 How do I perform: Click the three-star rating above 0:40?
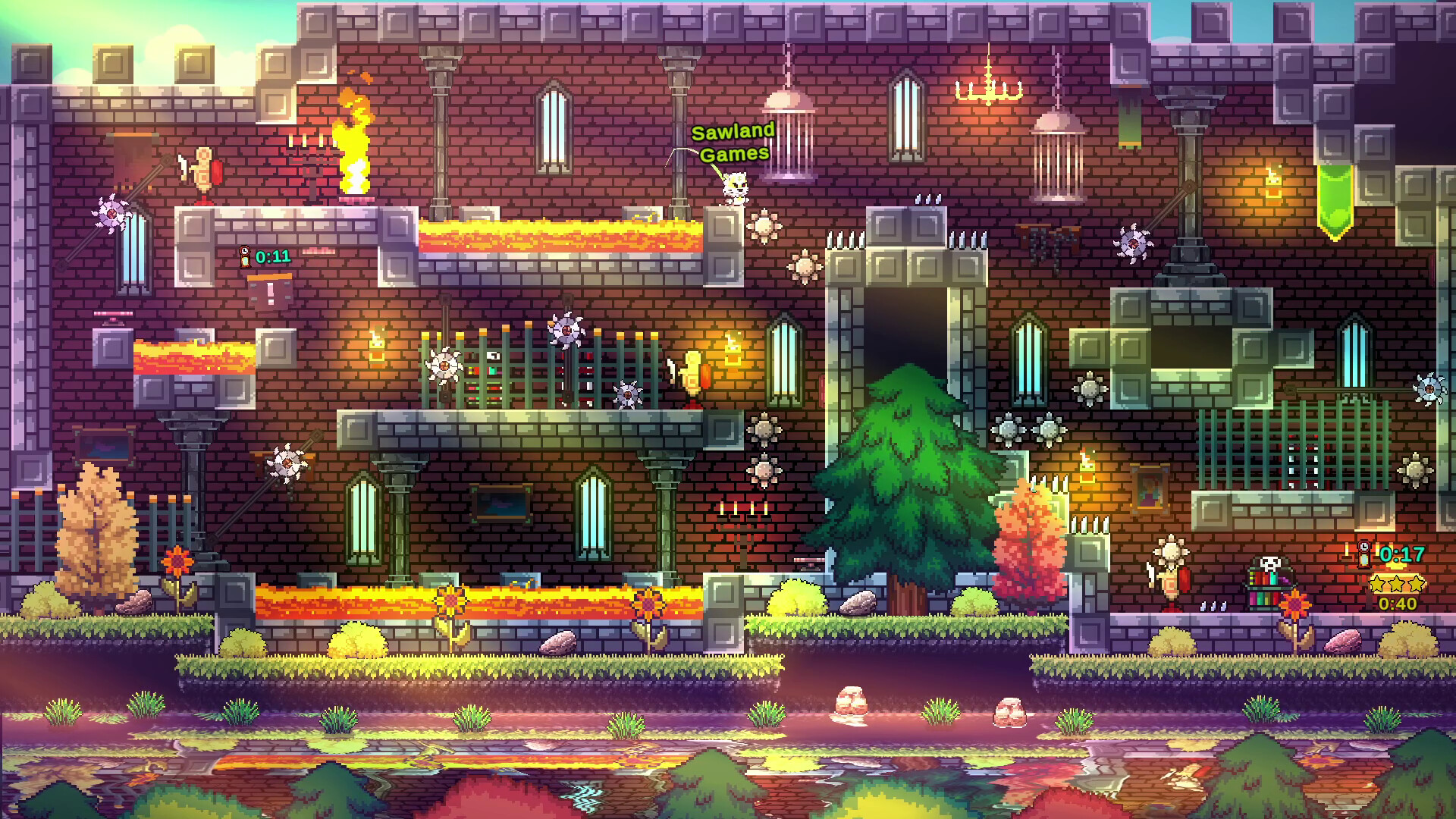point(1396,584)
